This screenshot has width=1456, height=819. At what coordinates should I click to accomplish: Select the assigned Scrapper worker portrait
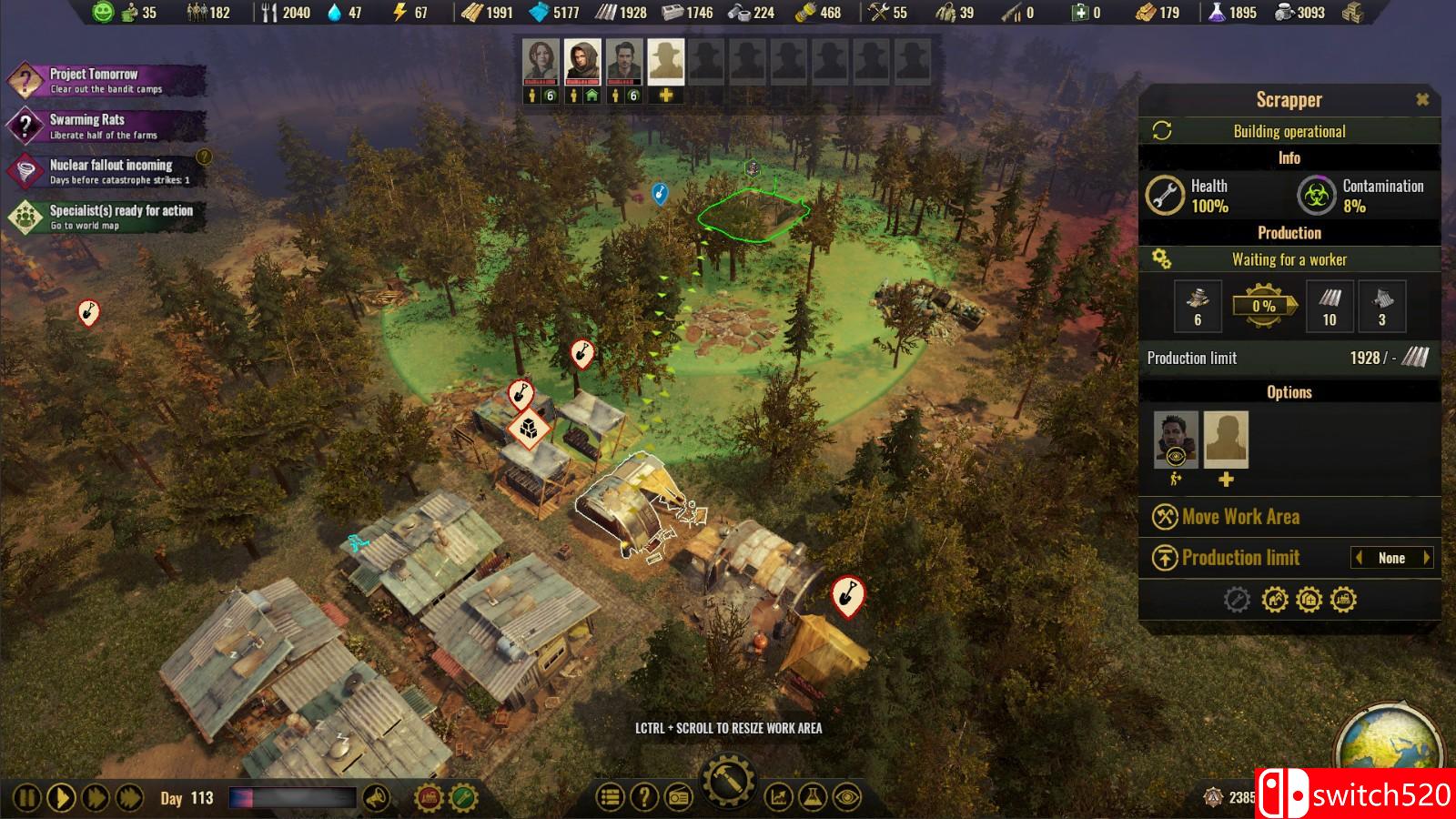(1176, 439)
